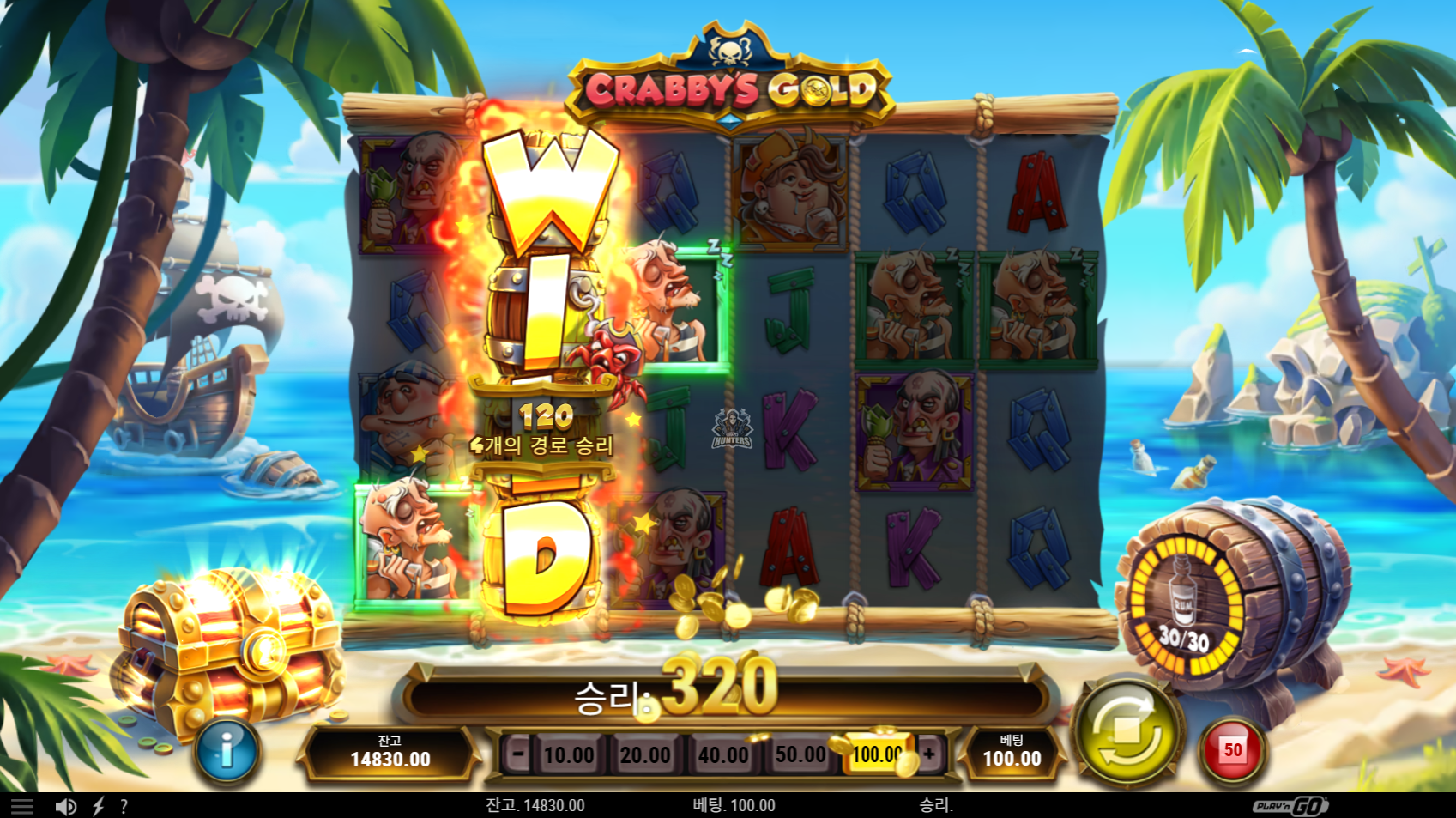Select the highlighted 100.00 bet
1456x818 pixels.
click(x=877, y=755)
